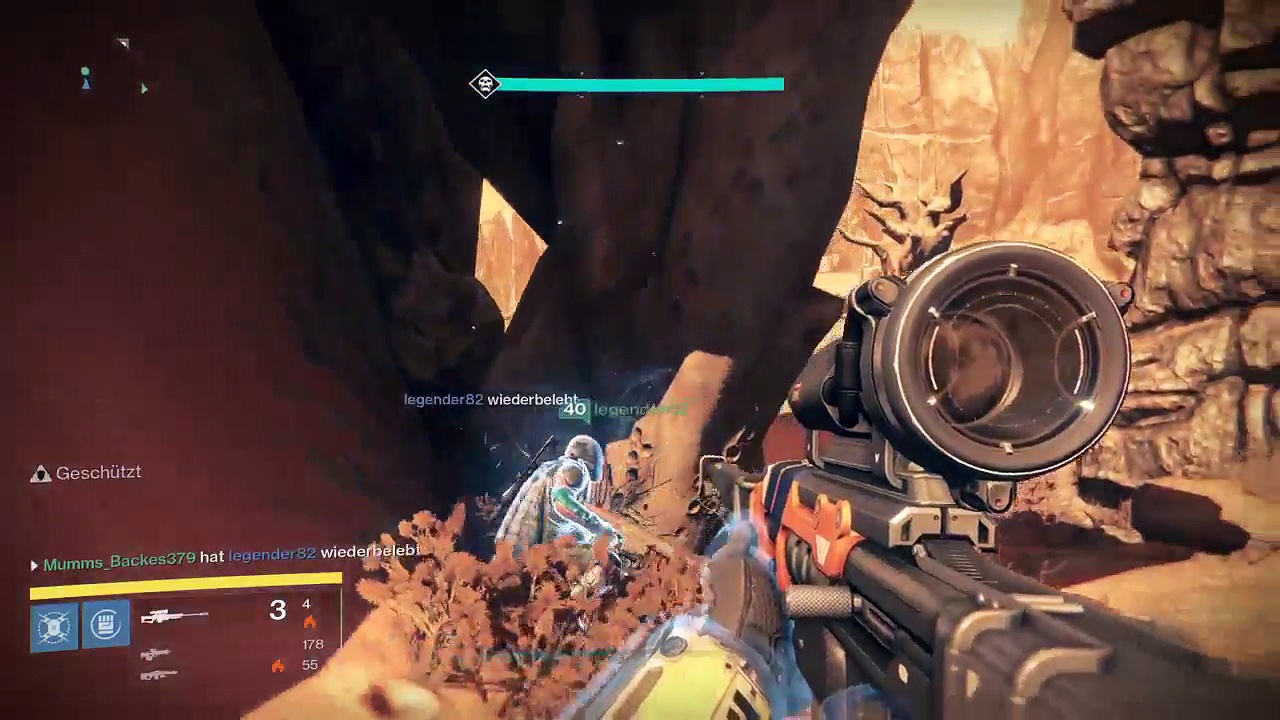Click the boss skull diamond icon
This screenshot has width=1280, height=720.
pyautogui.click(x=485, y=84)
